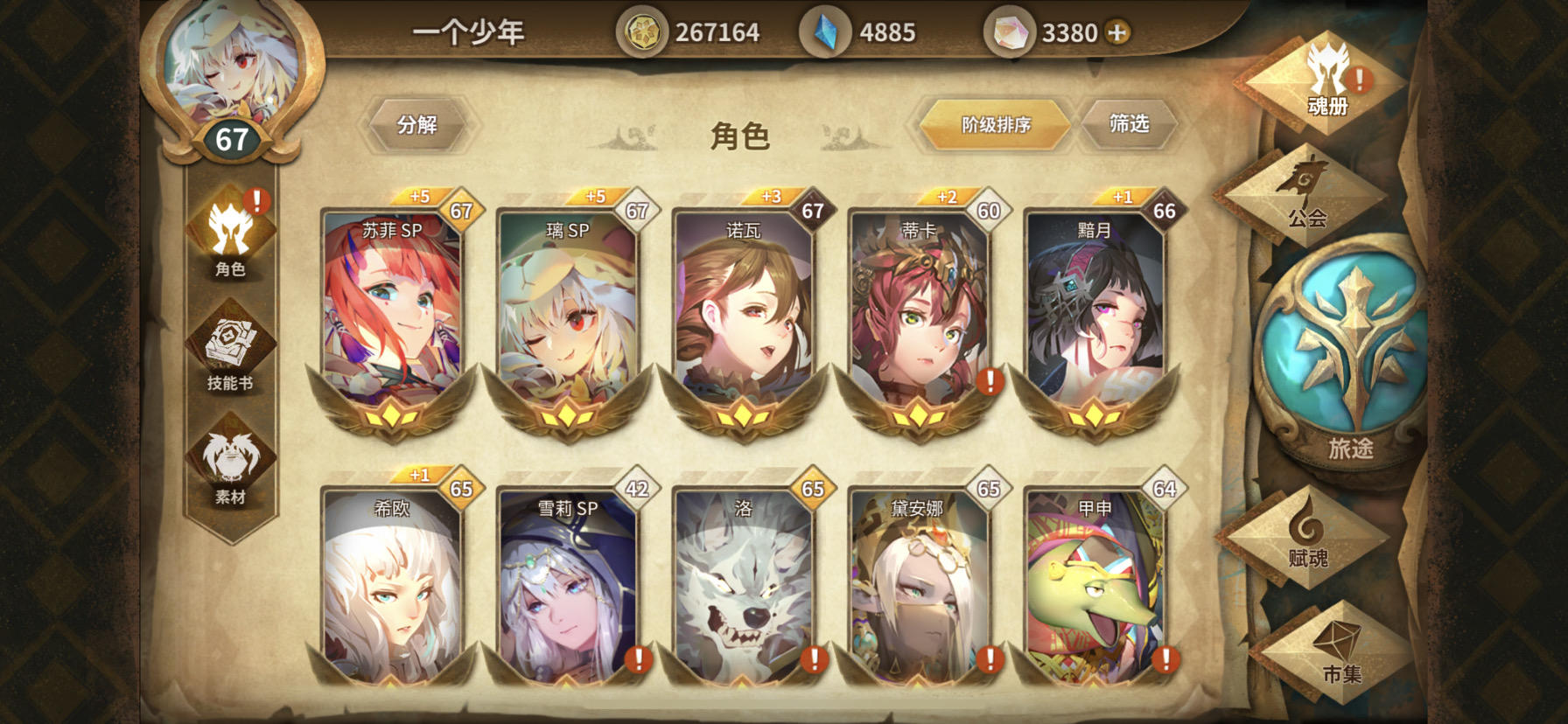The width and height of the screenshot is (1568, 724).
Task: Open the 筛选 filter options
Action: (1131, 123)
